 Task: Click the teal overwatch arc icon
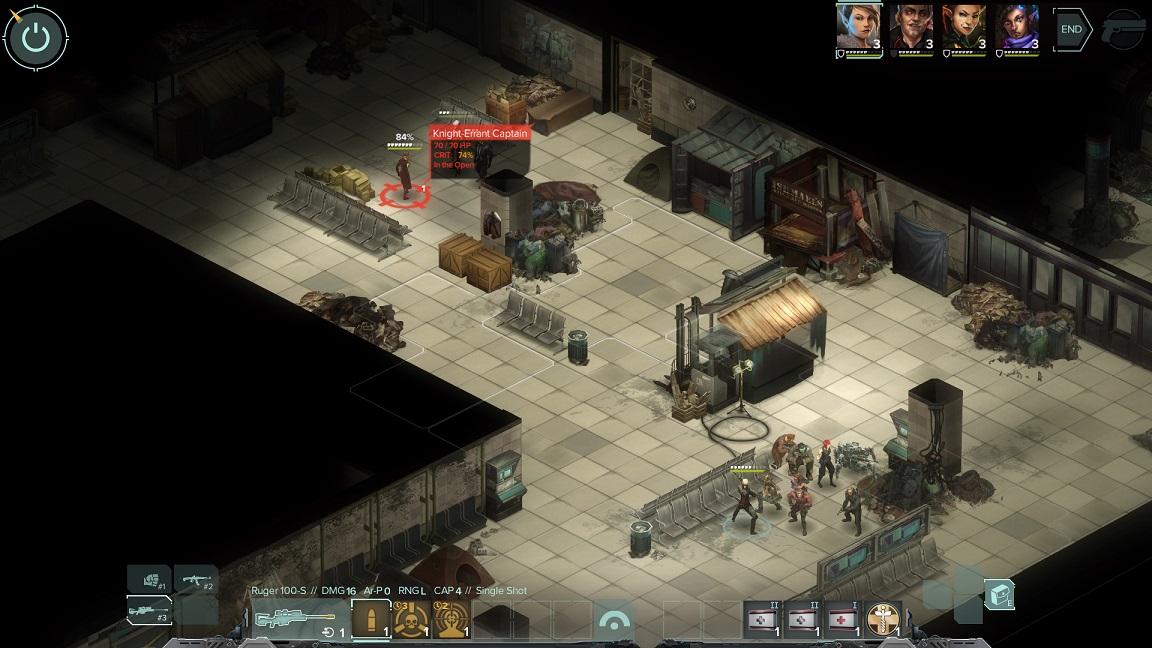click(614, 621)
